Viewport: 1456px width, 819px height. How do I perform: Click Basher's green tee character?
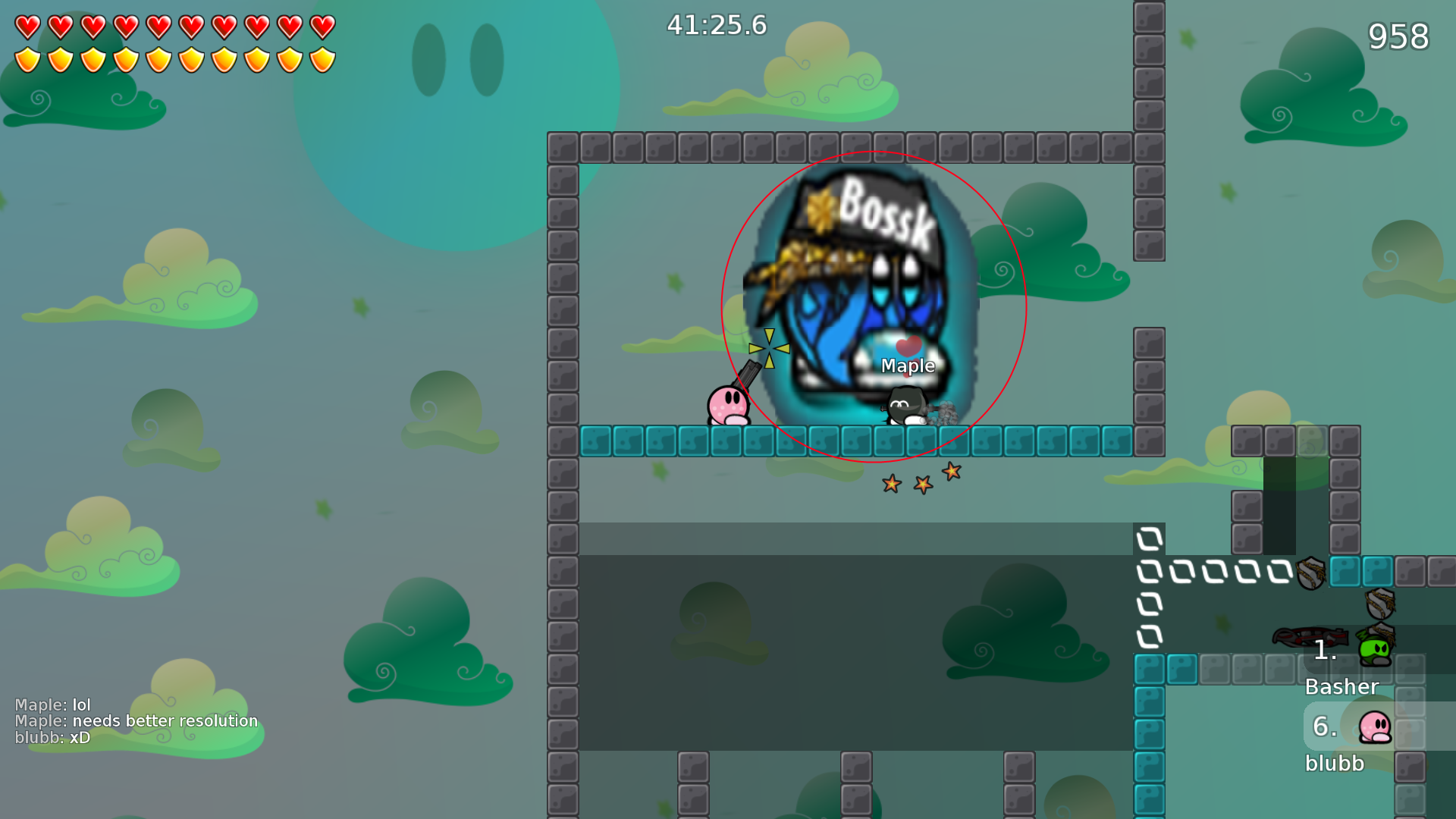point(1374,651)
